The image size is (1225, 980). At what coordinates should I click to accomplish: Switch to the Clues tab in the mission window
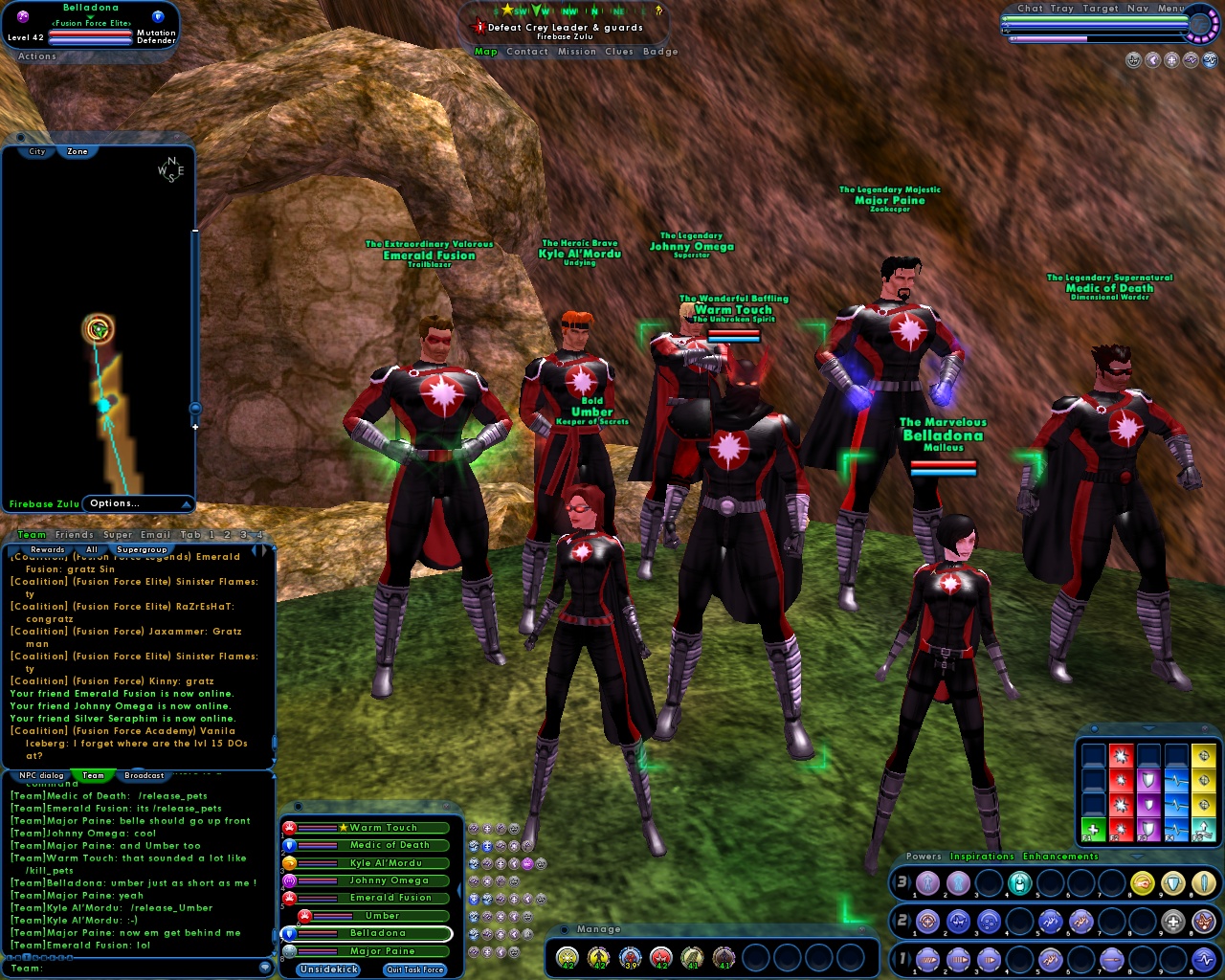617,52
